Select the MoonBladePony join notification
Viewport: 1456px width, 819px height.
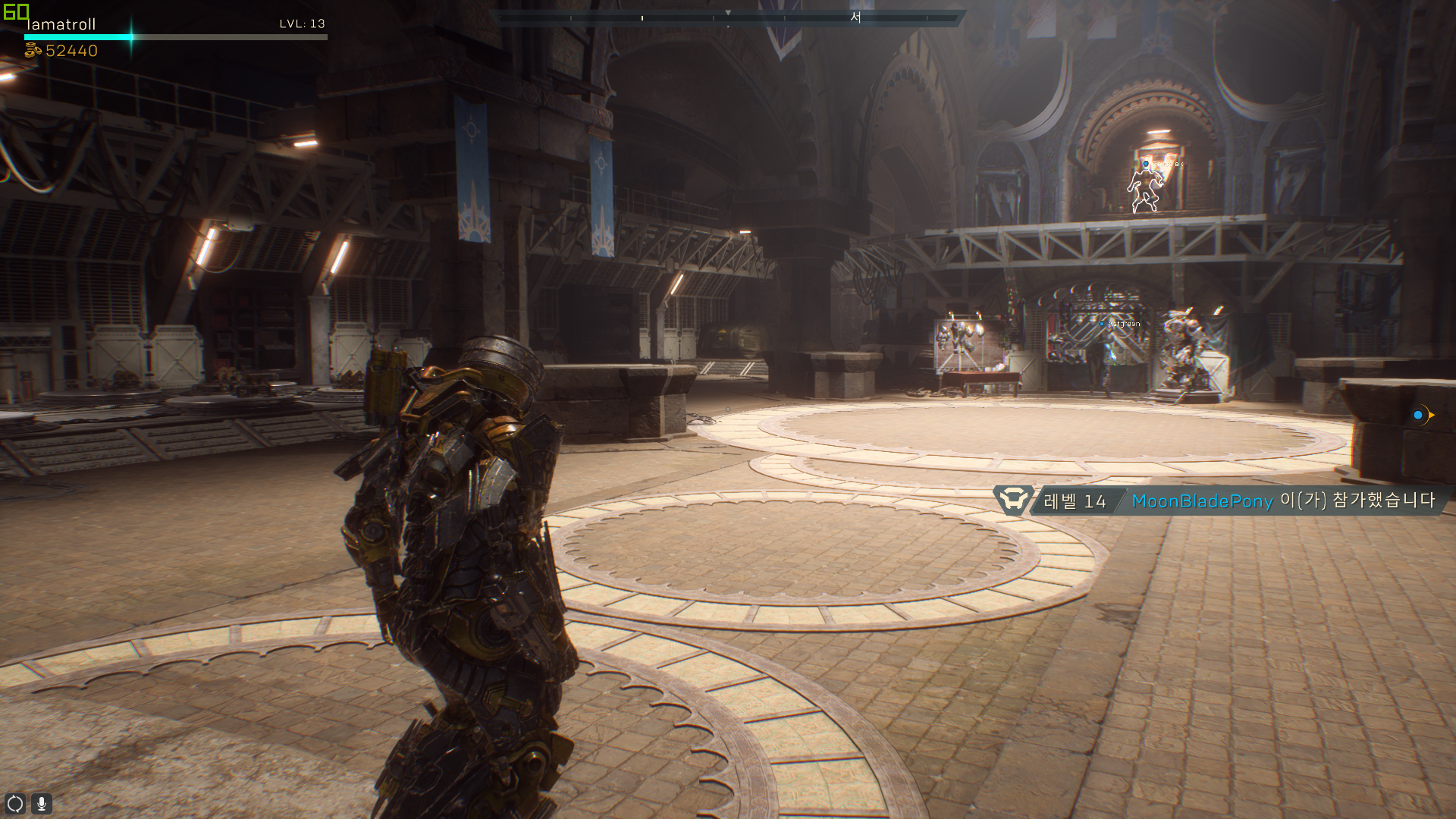click(x=1221, y=500)
